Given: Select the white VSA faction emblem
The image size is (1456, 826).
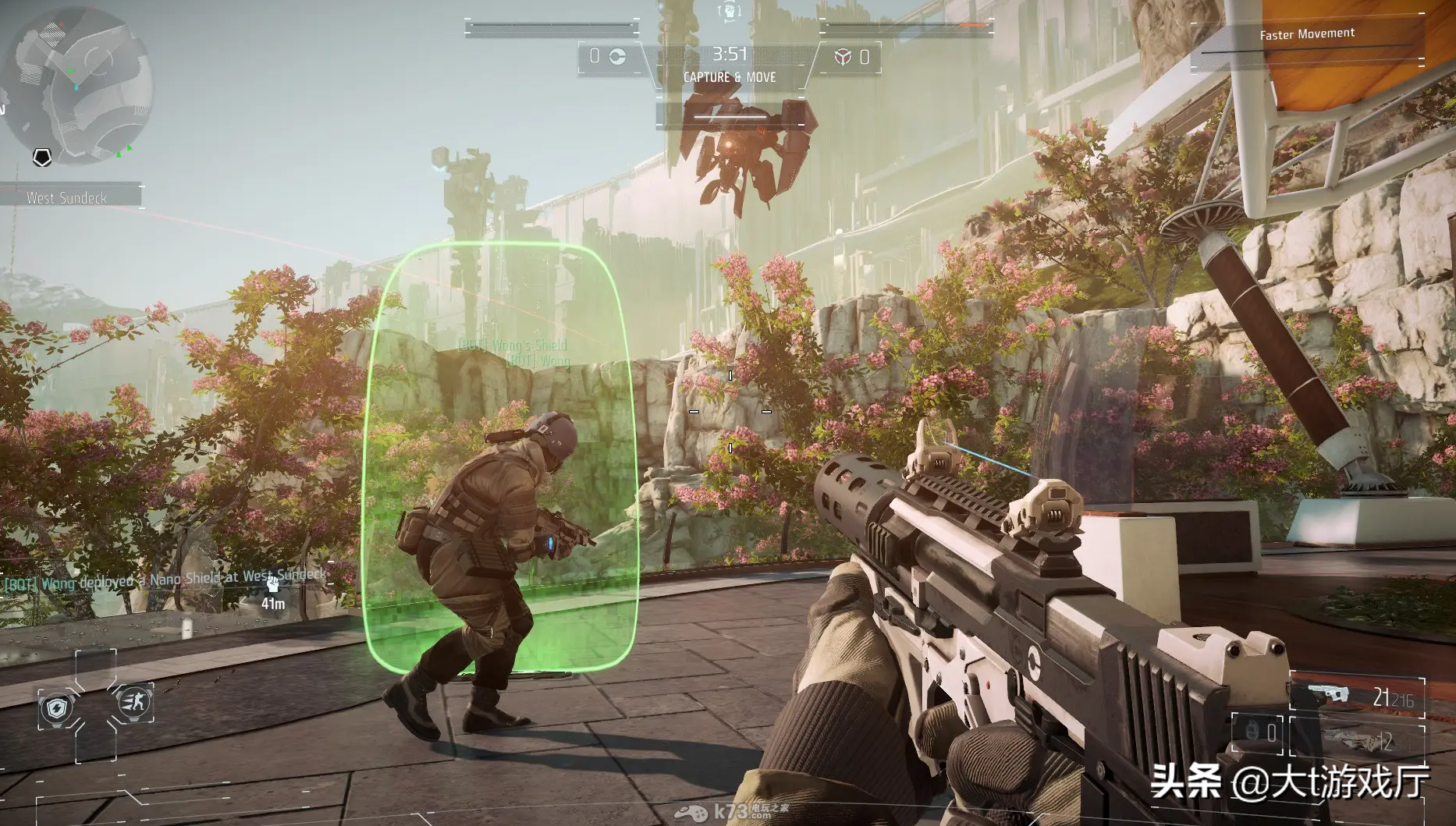Looking at the screenshot, I should click(x=616, y=57).
